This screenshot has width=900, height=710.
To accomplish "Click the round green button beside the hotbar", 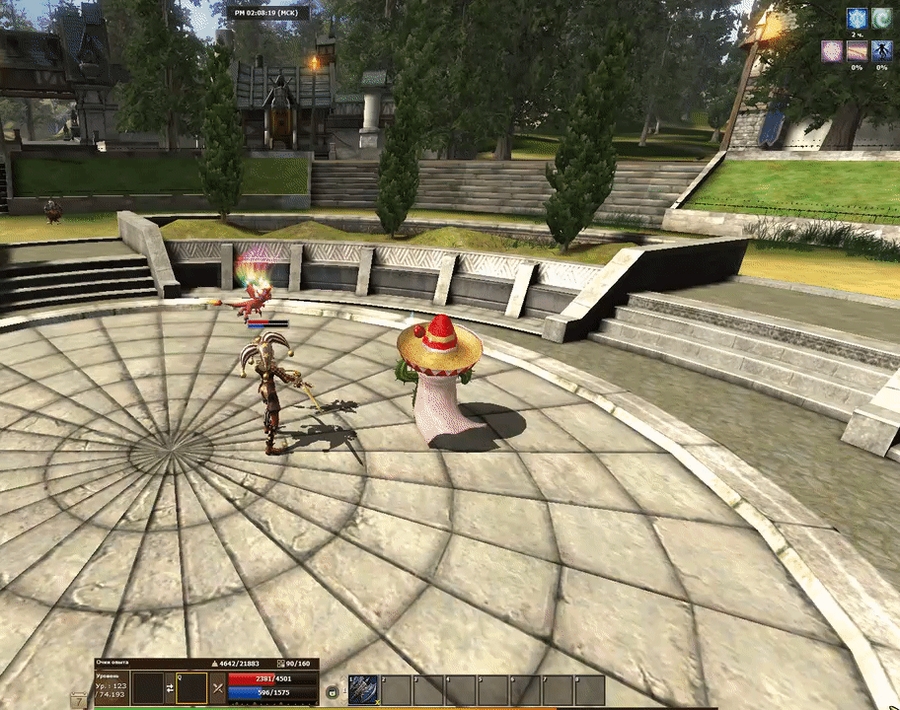I will (x=332, y=689).
